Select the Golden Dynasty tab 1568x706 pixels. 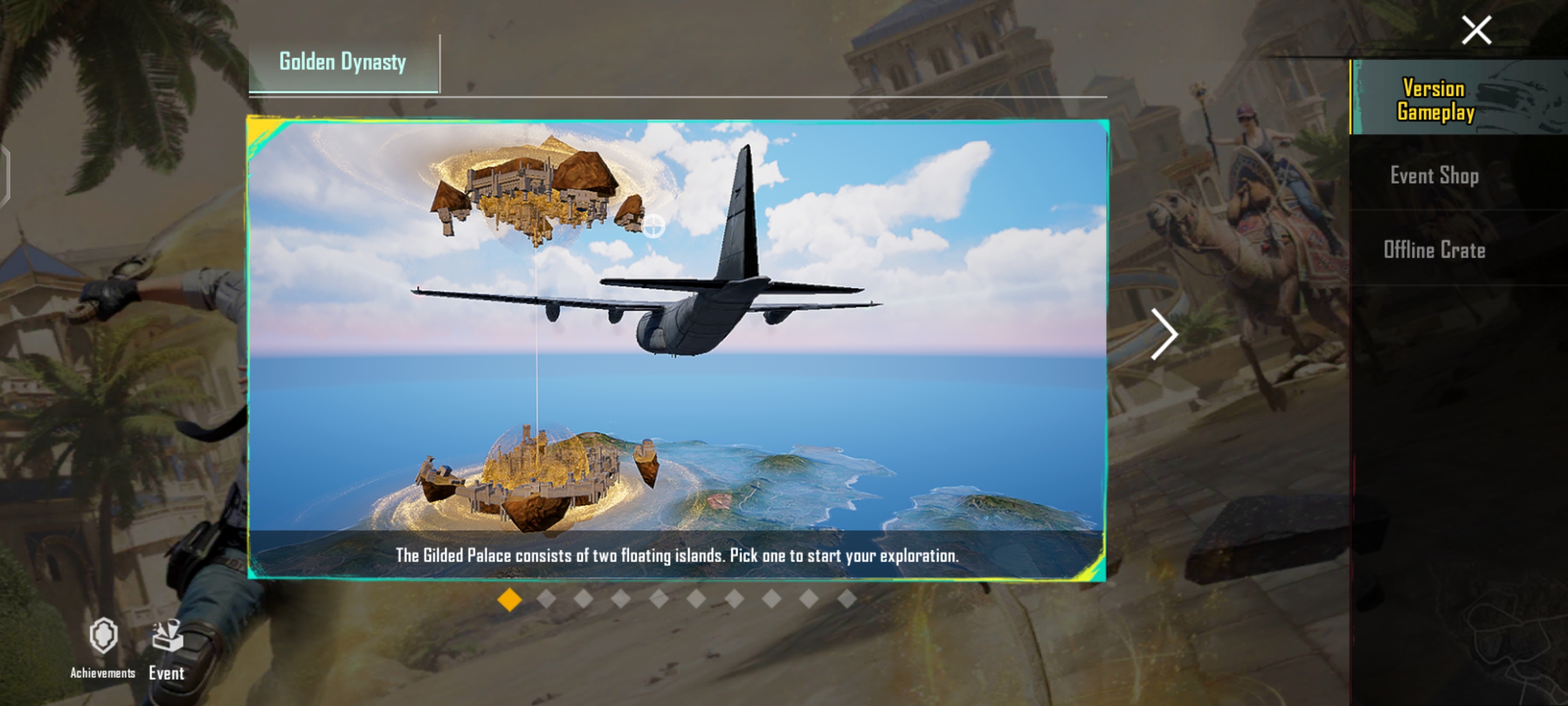pos(343,63)
